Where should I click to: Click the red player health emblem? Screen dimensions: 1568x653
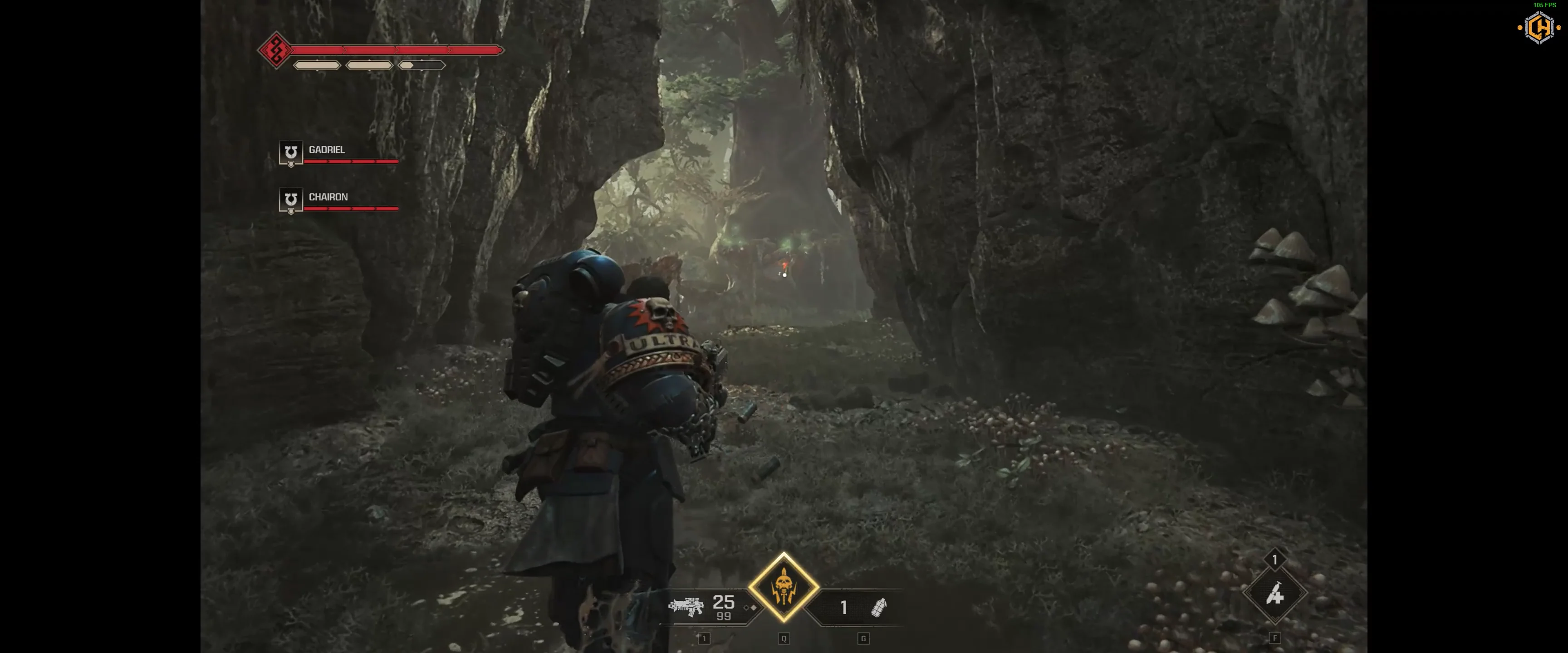coord(276,50)
